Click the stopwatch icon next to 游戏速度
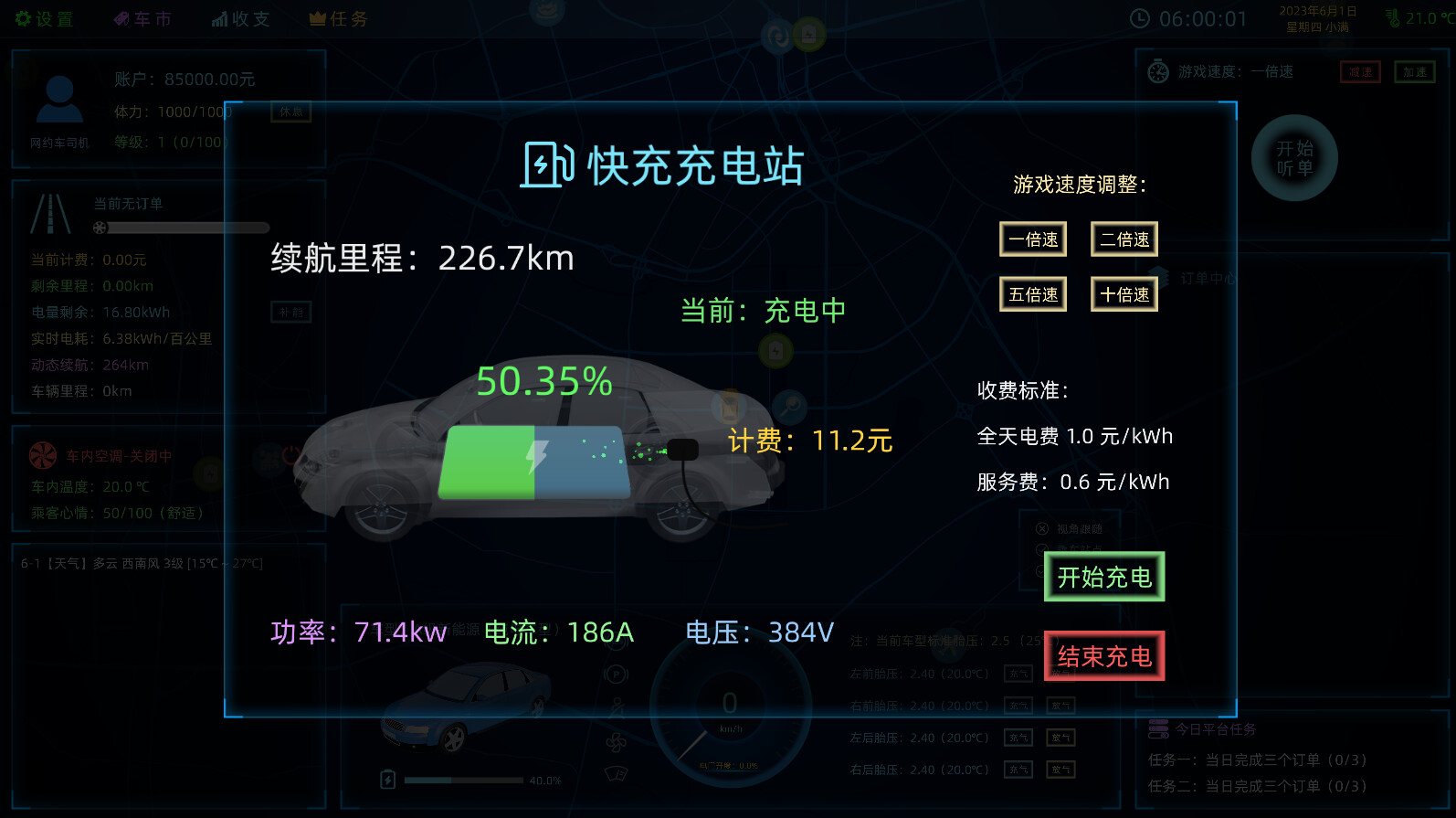 point(1158,71)
